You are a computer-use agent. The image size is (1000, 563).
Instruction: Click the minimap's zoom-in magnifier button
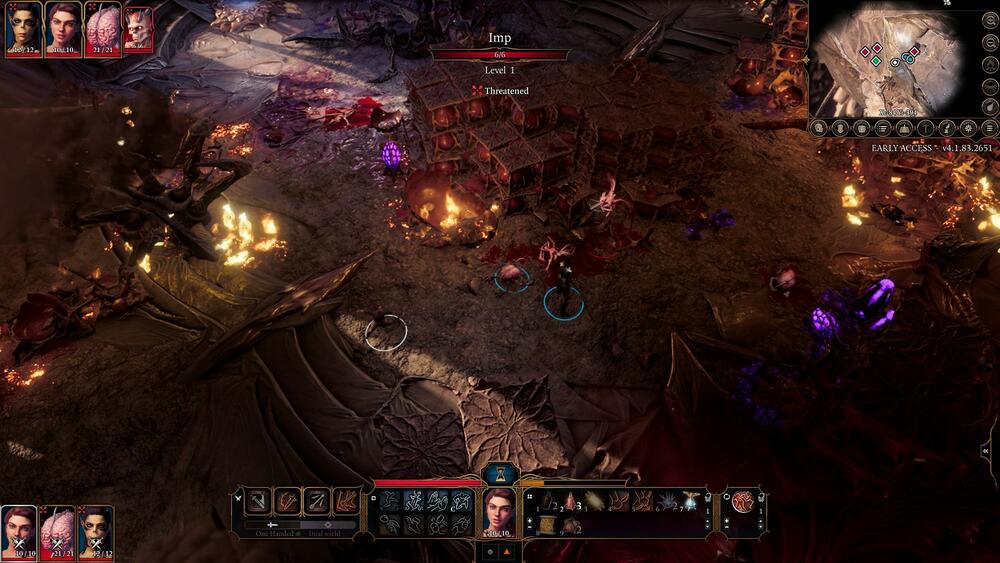pyautogui.click(x=818, y=128)
